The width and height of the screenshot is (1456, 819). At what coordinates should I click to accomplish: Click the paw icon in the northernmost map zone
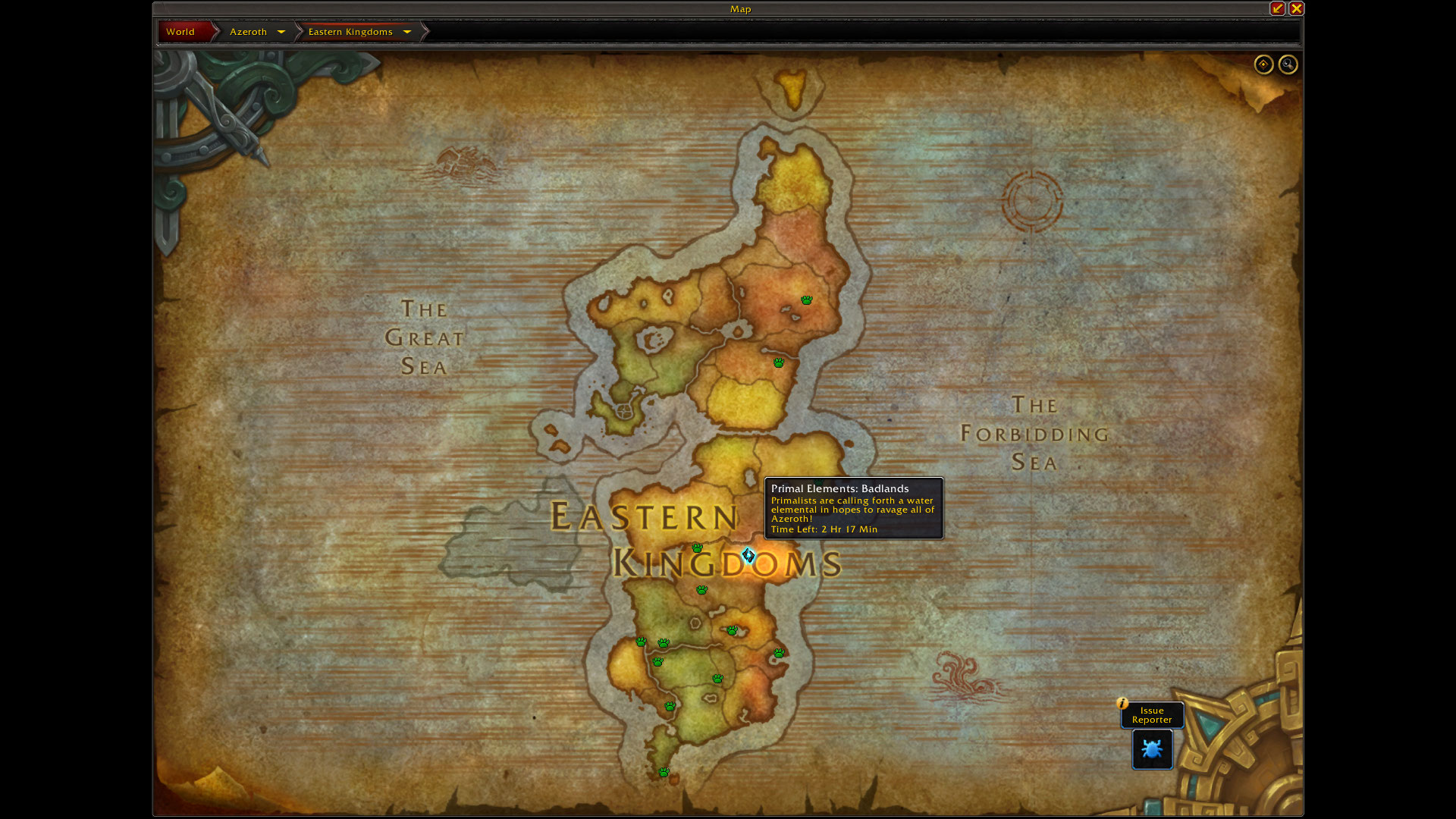tap(806, 300)
